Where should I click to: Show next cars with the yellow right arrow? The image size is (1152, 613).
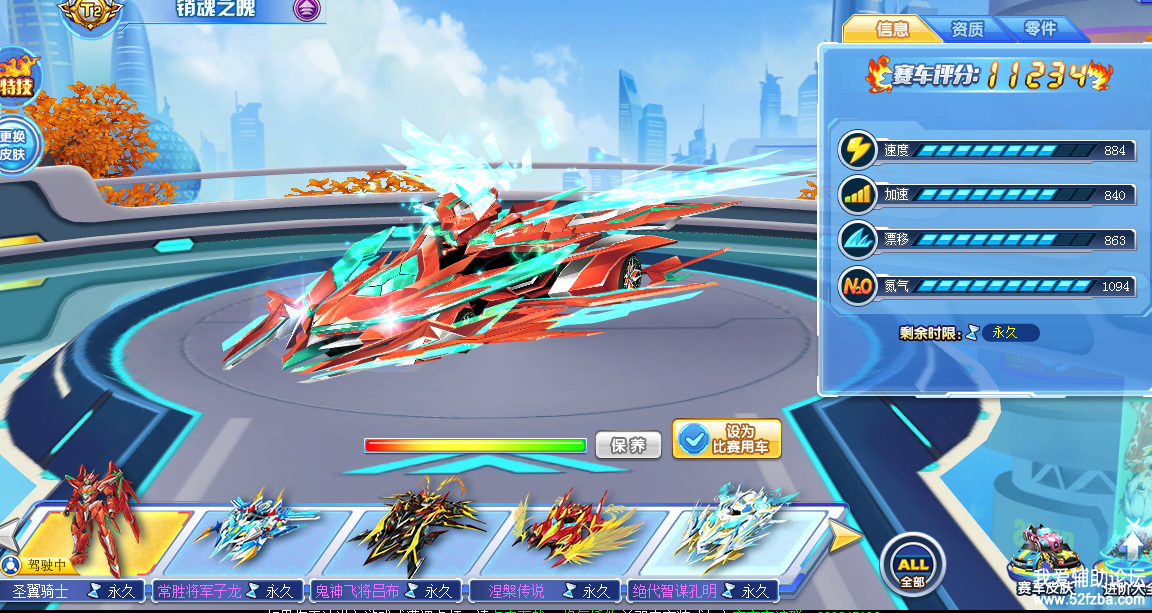tap(845, 539)
